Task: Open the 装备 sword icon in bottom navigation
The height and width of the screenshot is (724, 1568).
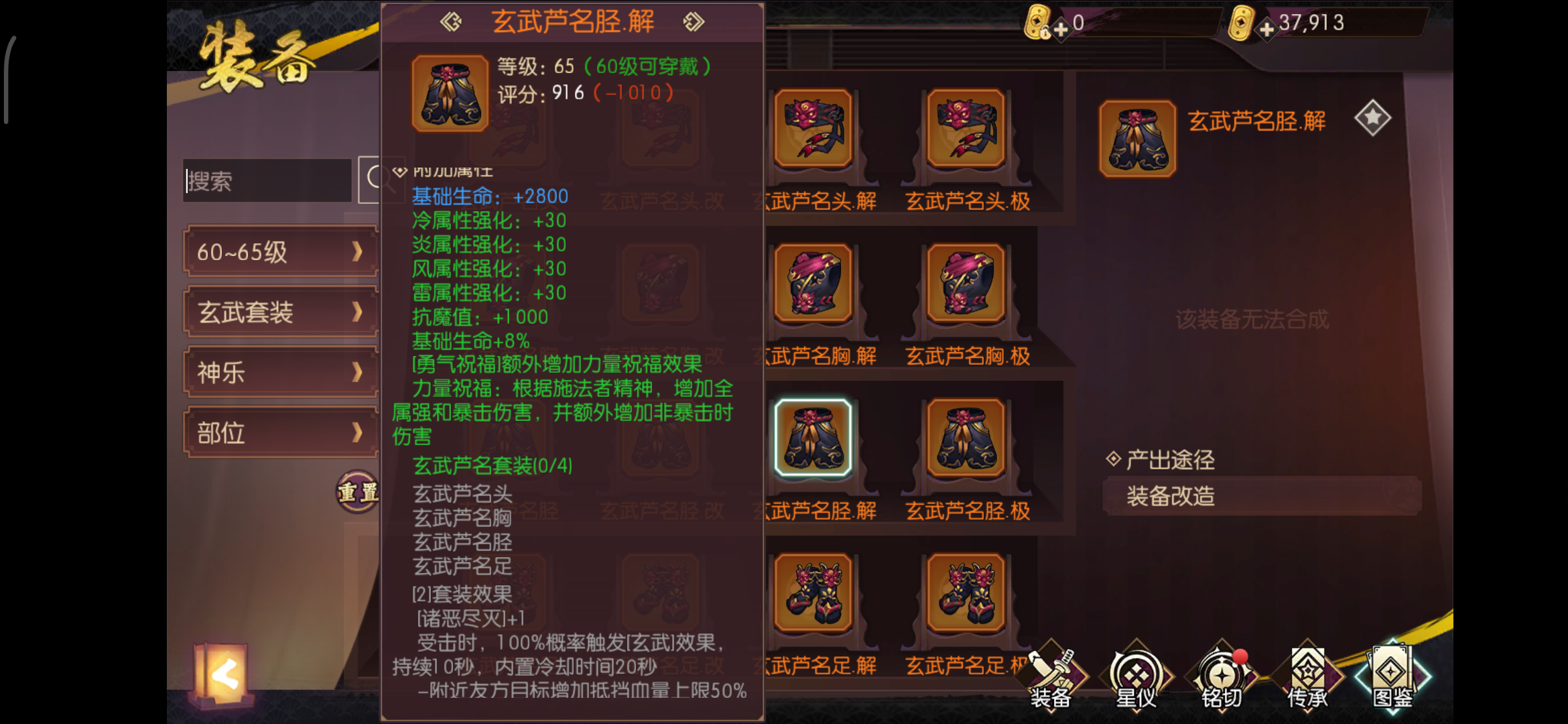Action: 1051,674
